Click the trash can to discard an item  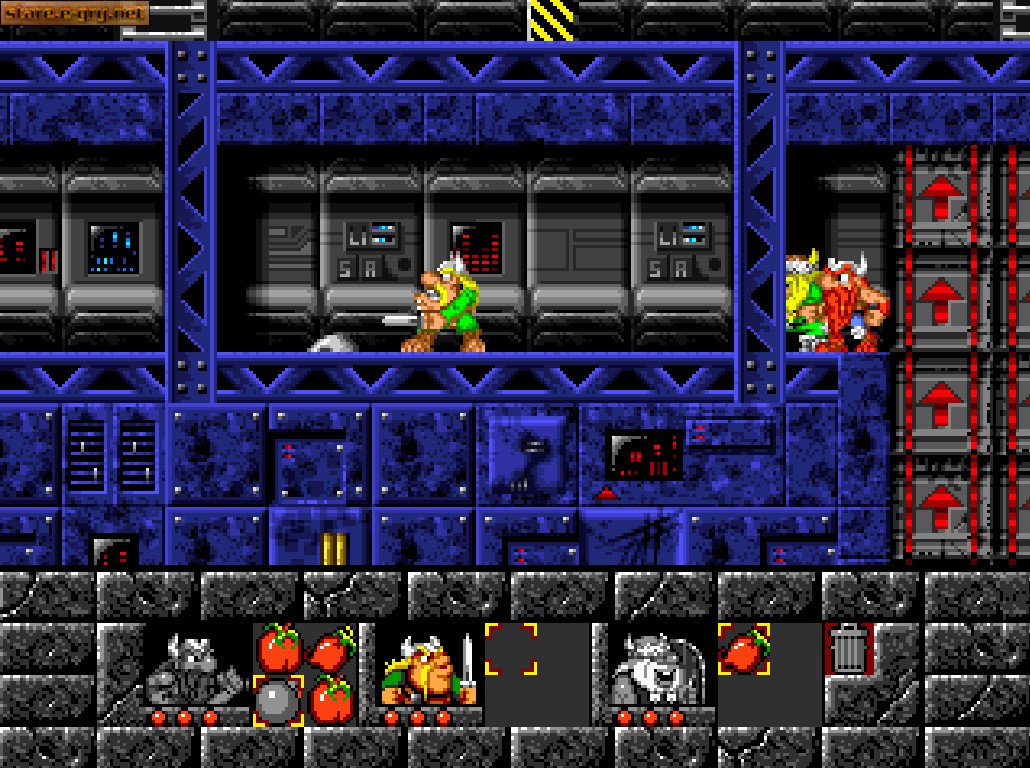pos(849,648)
